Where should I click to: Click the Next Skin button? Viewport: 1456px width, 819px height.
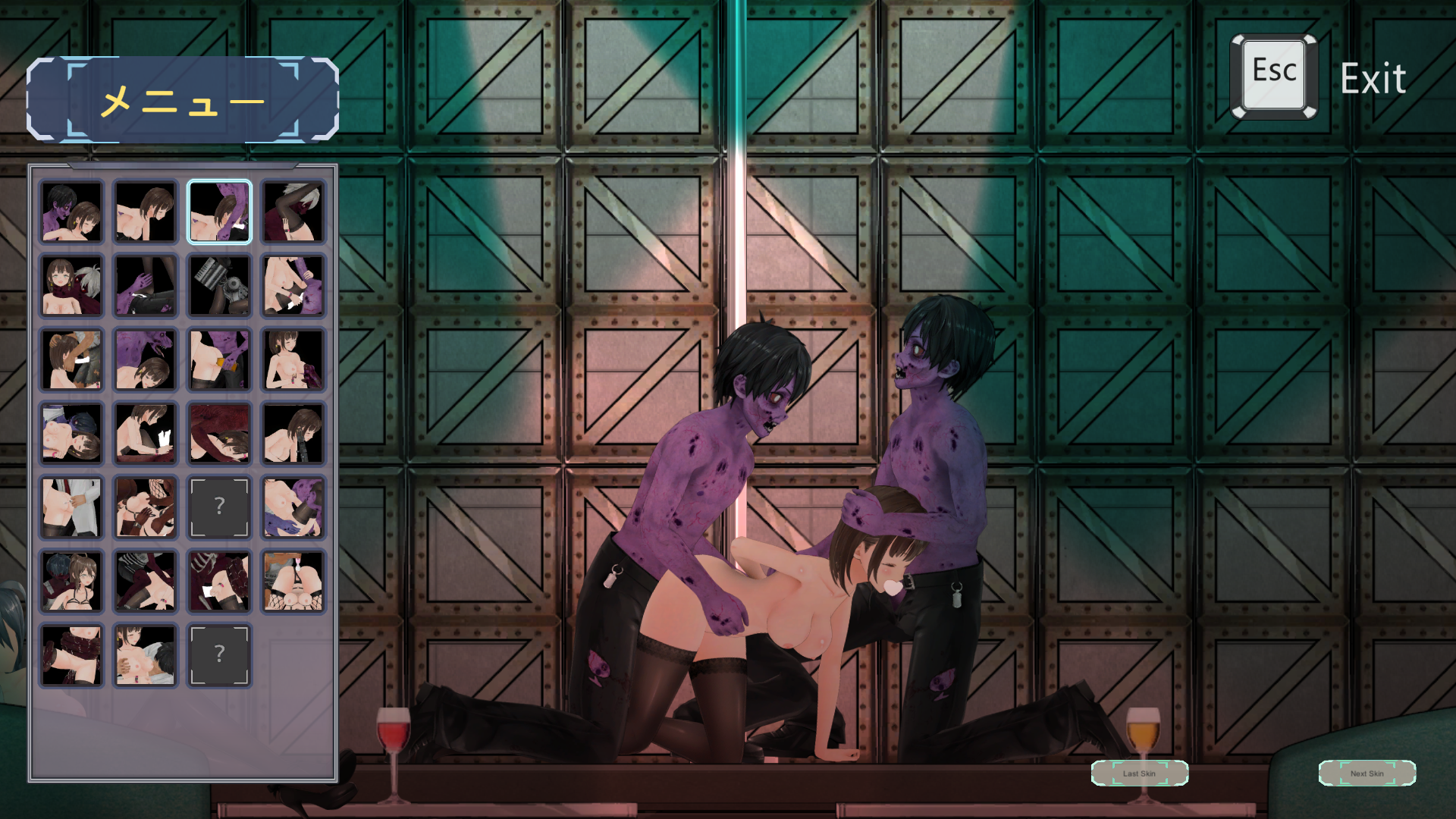point(1367,773)
